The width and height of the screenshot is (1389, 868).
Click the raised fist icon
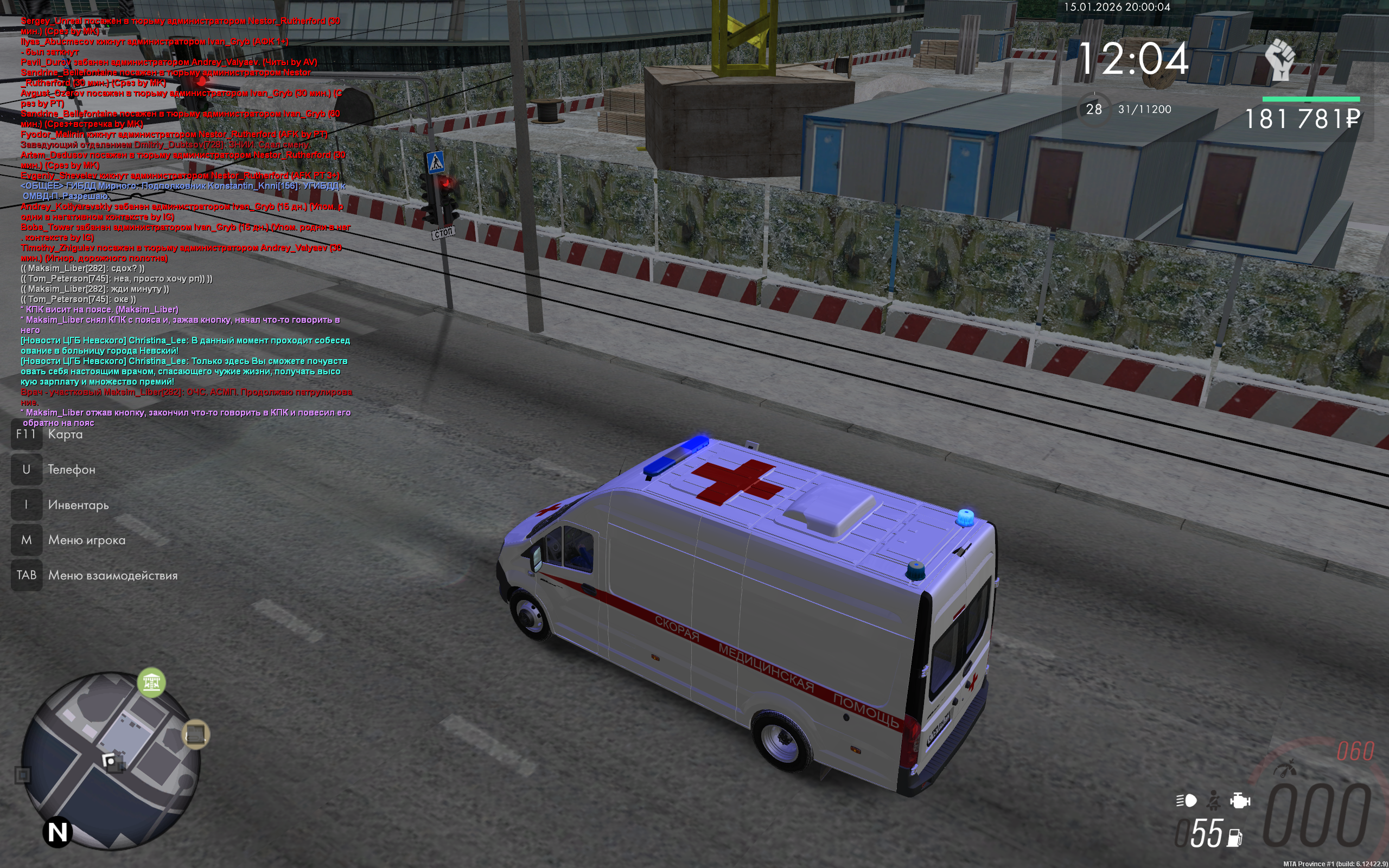pos(1280,60)
